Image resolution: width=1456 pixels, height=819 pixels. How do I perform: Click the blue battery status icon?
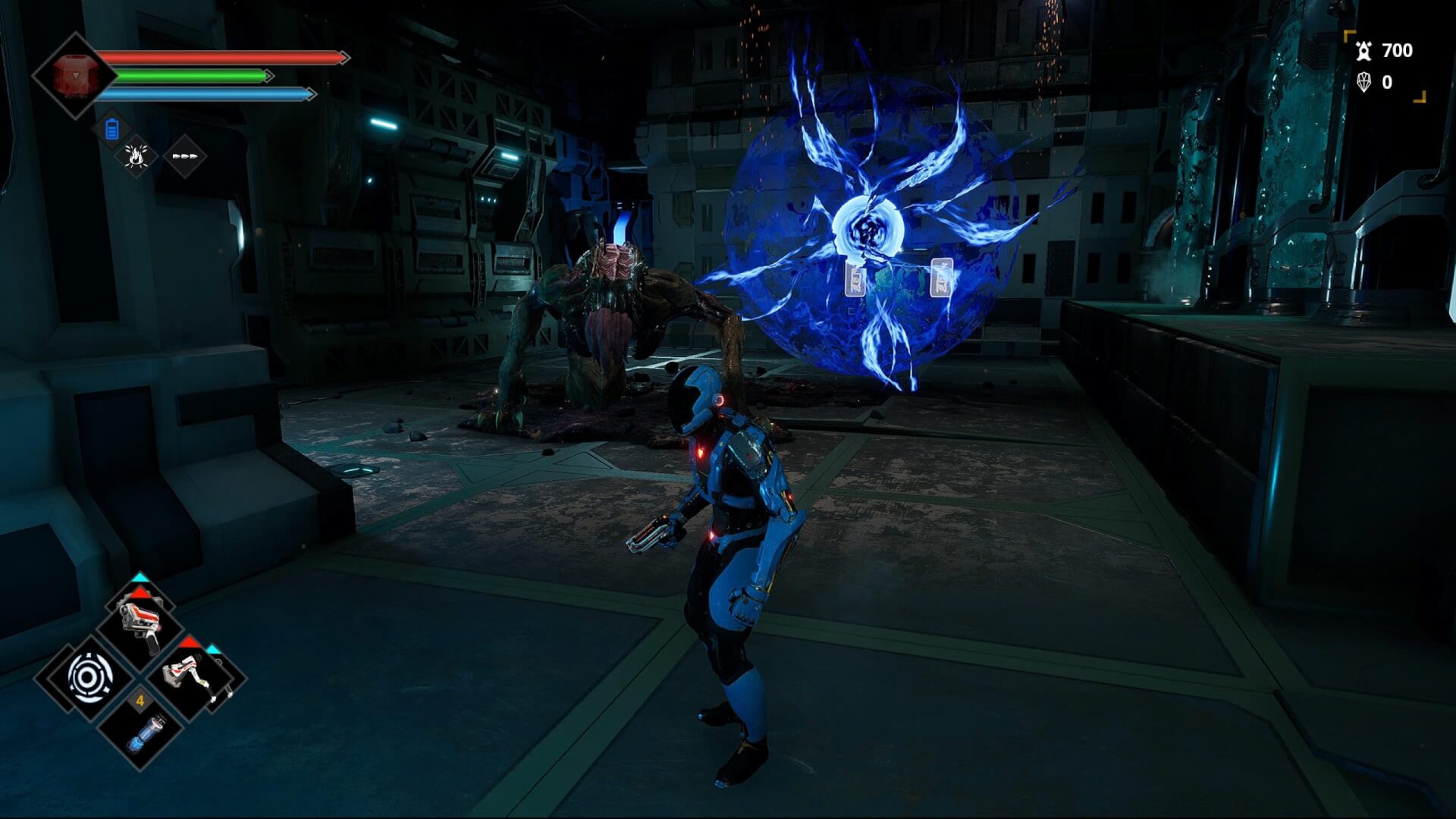click(x=112, y=130)
